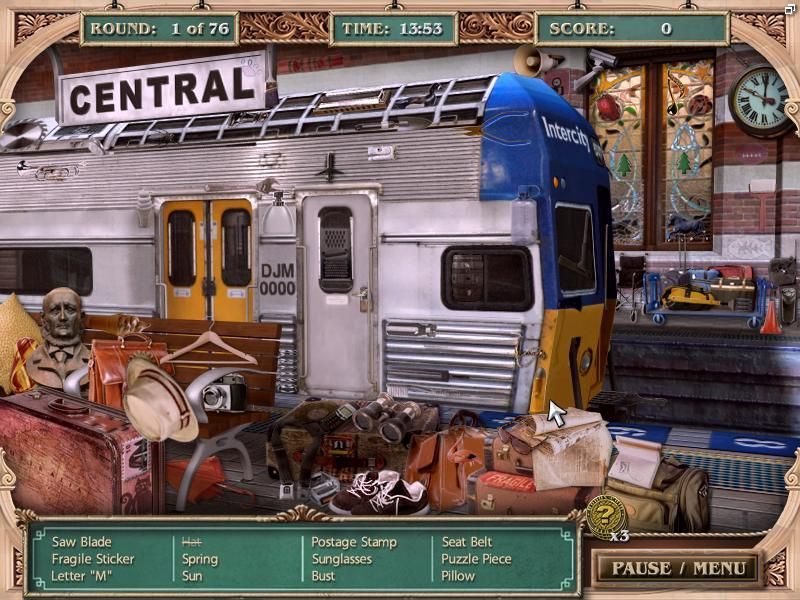Image resolution: width=800 pixels, height=600 pixels.
Task: Select "Postage Stamp" in the item list
Action: pyautogui.click(x=354, y=542)
